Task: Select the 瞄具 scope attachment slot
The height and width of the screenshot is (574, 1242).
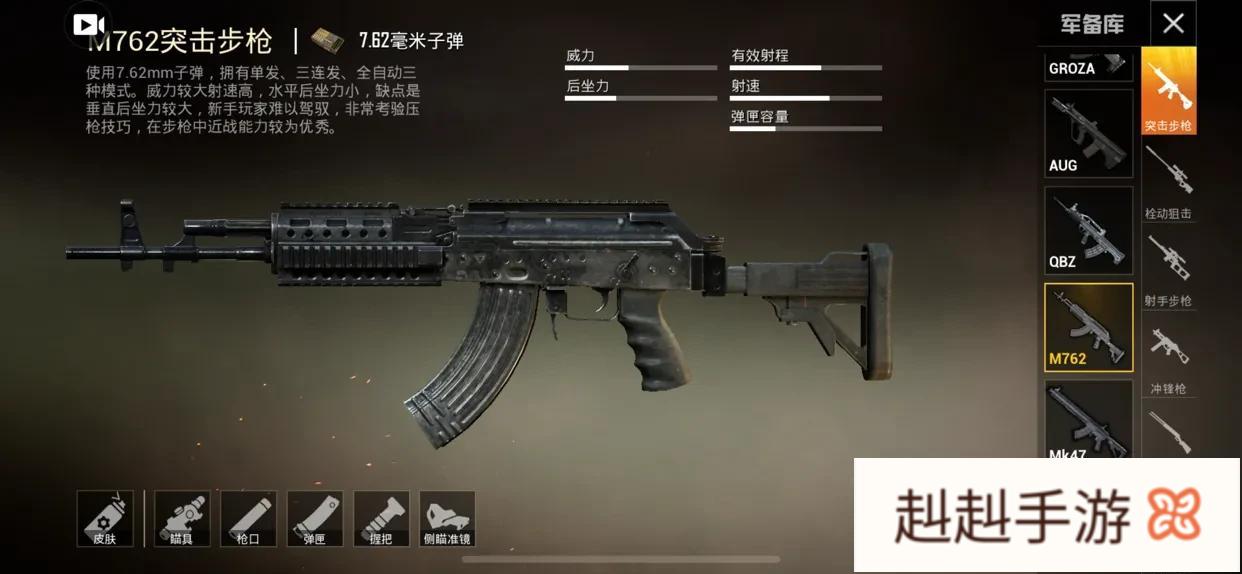Action: [x=182, y=518]
